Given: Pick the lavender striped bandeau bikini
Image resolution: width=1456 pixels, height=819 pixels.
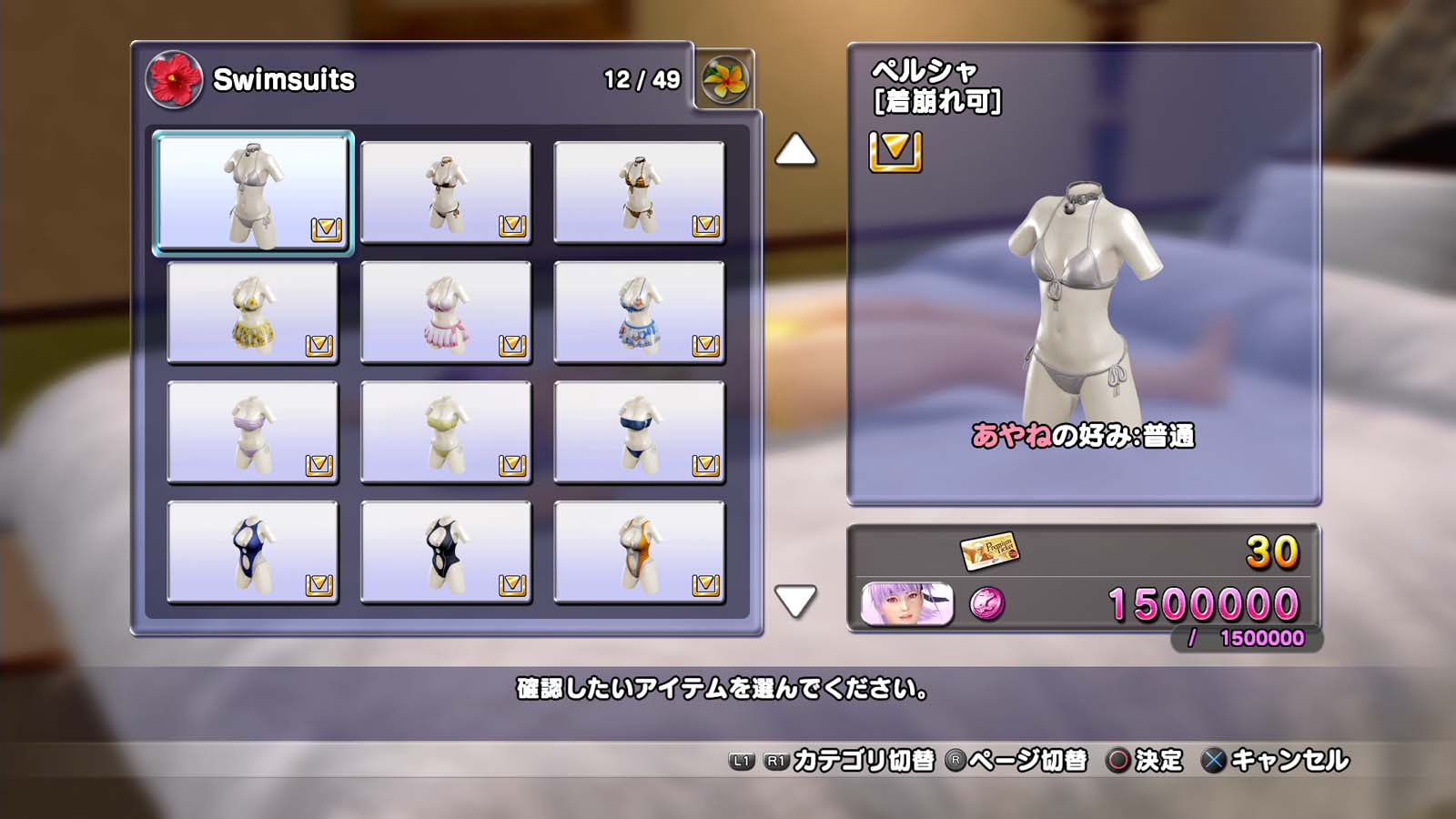Looking at the screenshot, I should tap(253, 433).
